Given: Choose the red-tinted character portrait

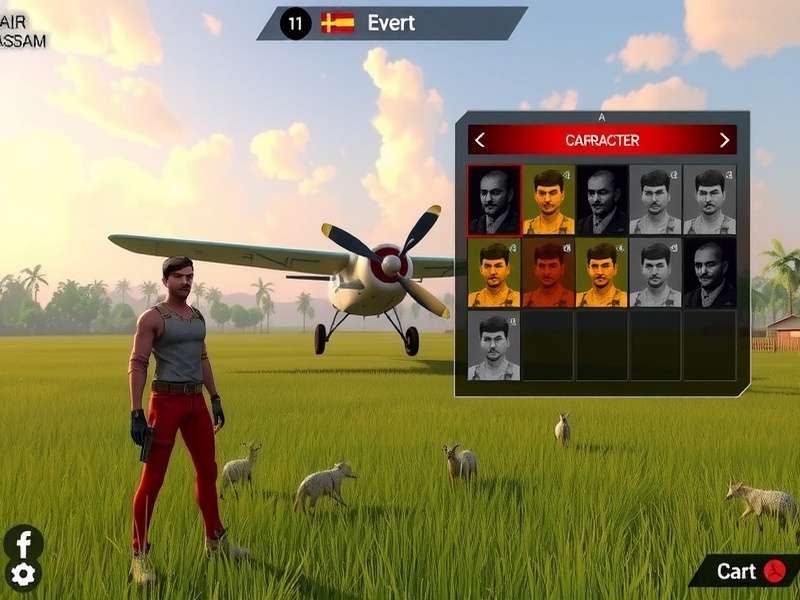Looking at the screenshot, I should [x=548, y=272].
